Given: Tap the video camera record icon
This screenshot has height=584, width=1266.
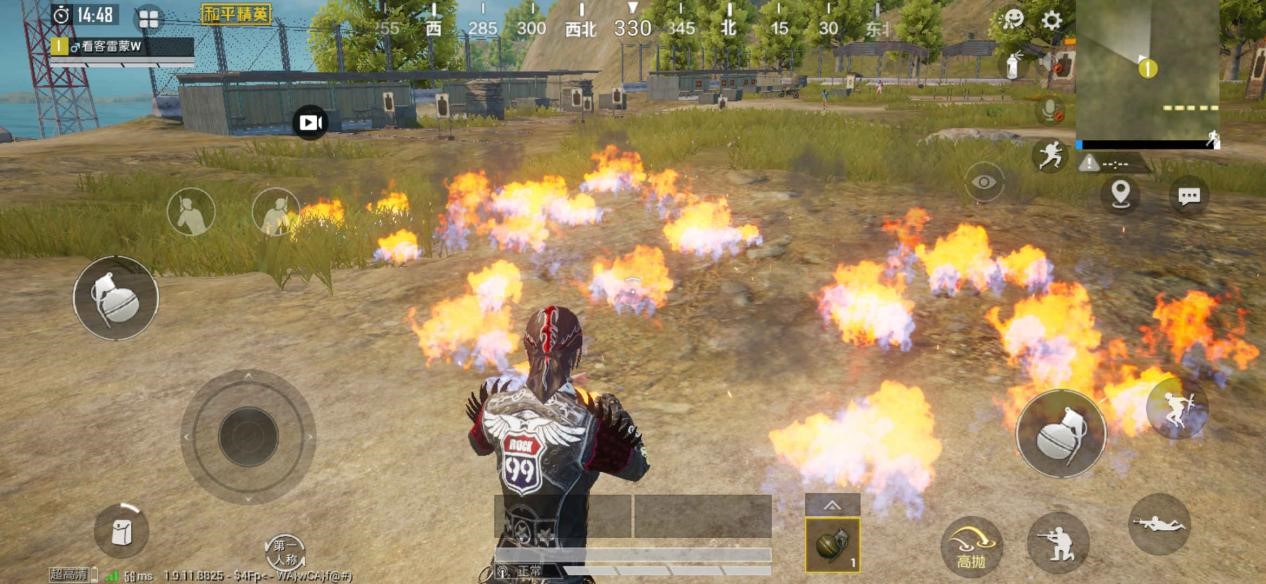Looking at the screenshot, I should [x=310, y=122].
